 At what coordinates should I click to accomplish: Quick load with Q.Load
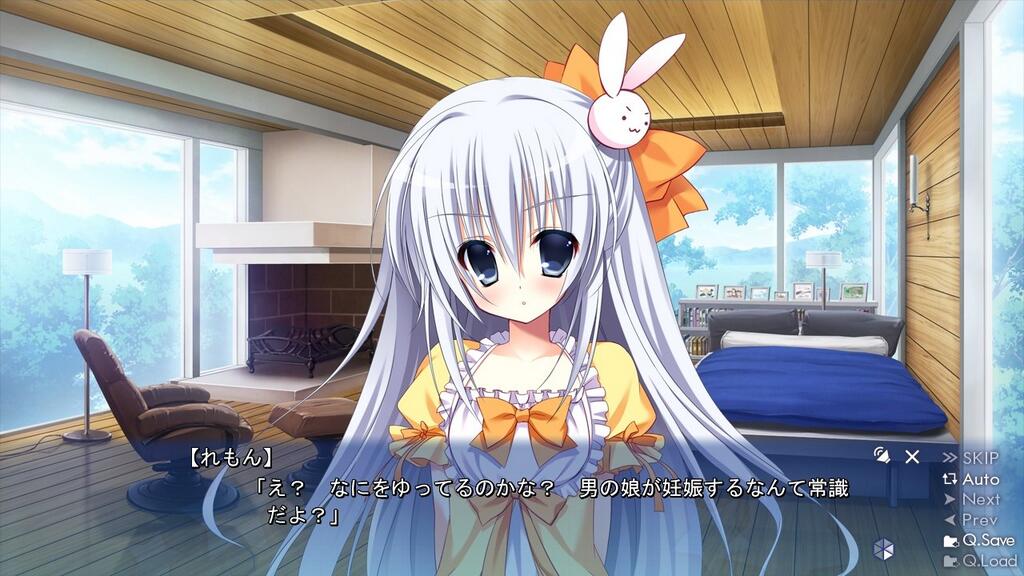click(x=978, y=561)
